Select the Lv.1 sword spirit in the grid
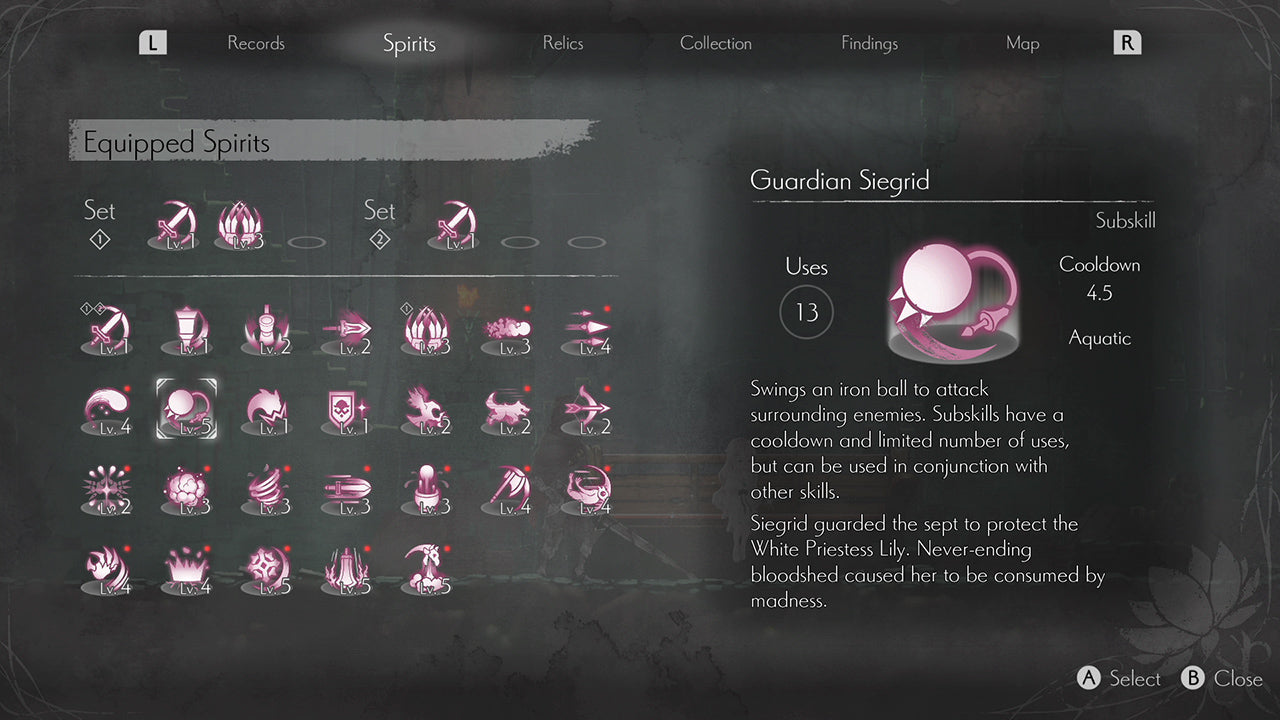 [105, 330]
